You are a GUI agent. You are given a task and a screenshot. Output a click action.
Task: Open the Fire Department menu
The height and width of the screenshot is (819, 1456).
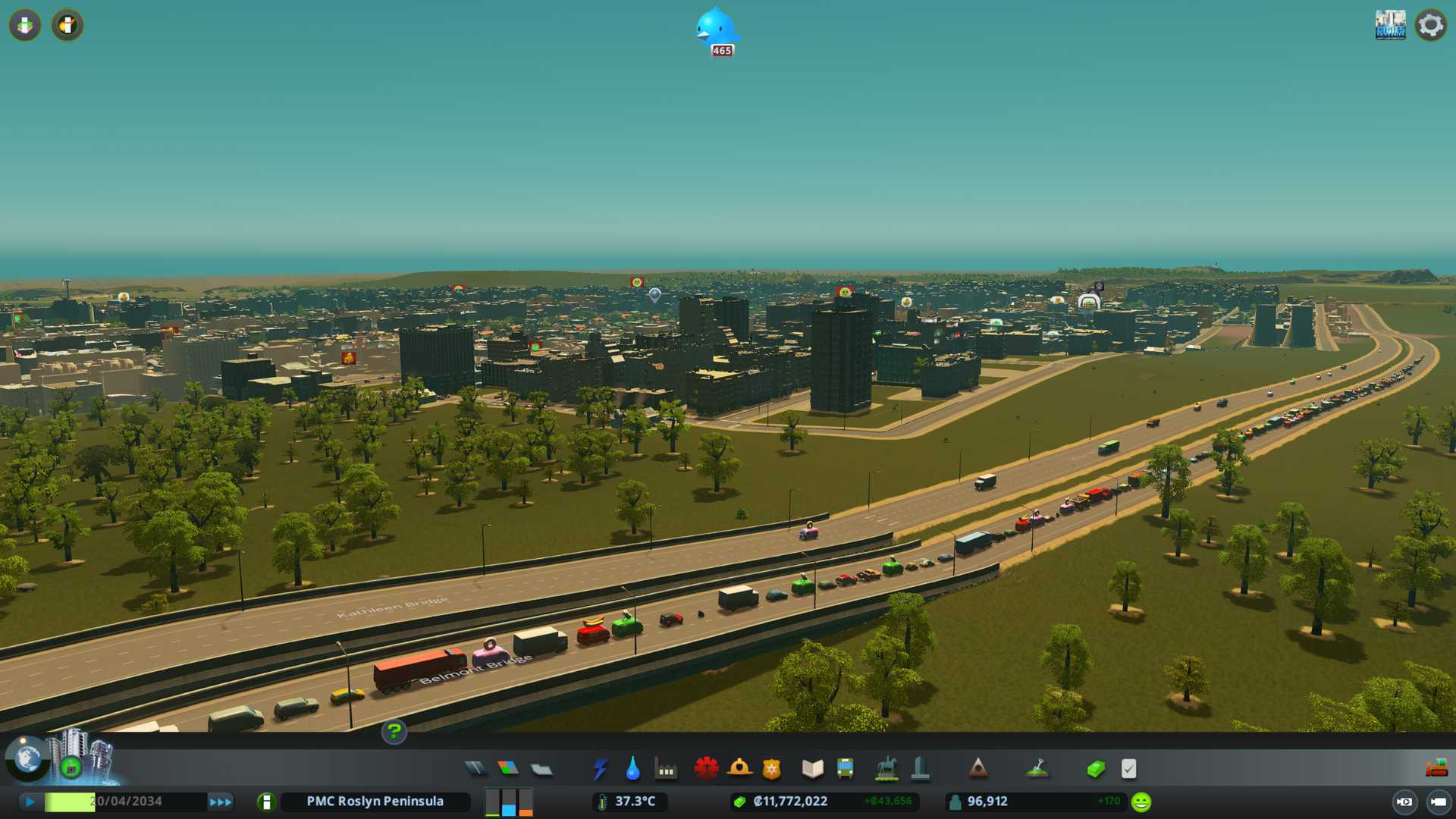(739, 769)
